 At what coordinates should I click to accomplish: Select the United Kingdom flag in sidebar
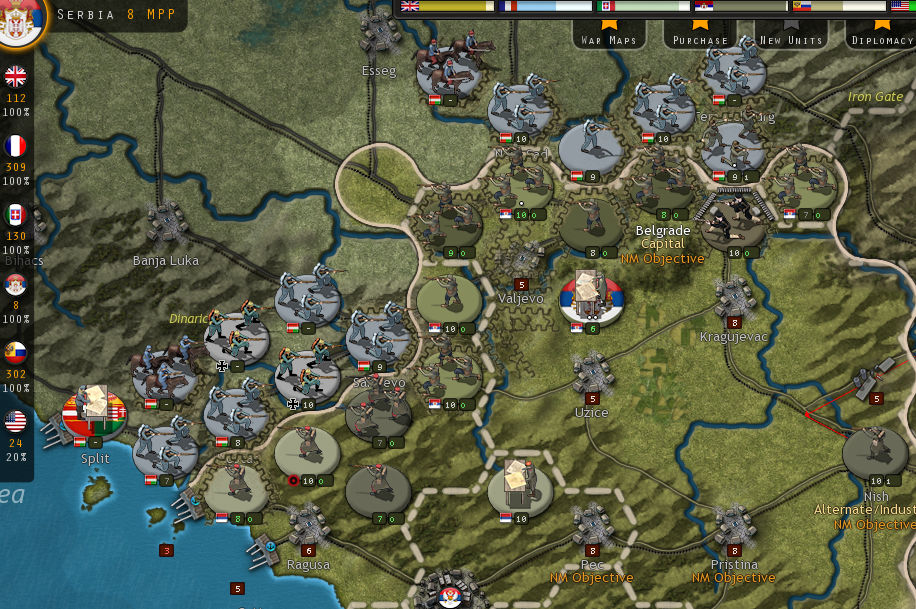(x=16, y=77)
